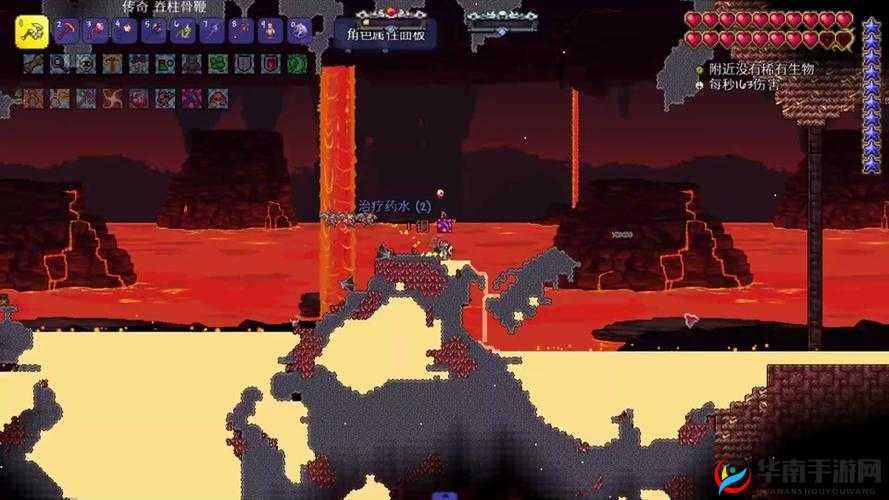Equip the staff in hotbar slot 5
Screen dimensions: 889x500
point(153,32)
